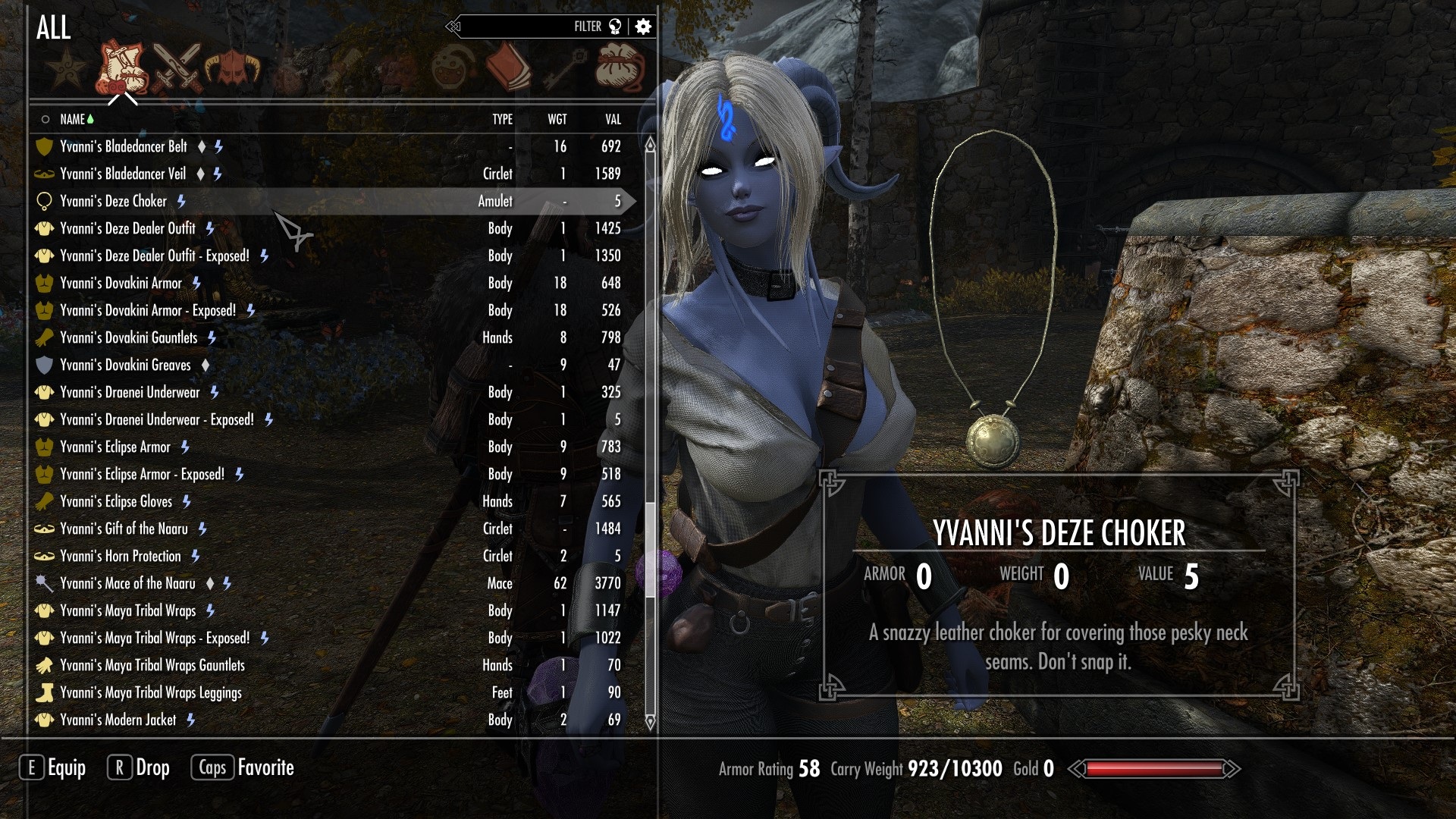Click the filter search field
This screenshot has width=1456, height=819.
tap(516, 27)
